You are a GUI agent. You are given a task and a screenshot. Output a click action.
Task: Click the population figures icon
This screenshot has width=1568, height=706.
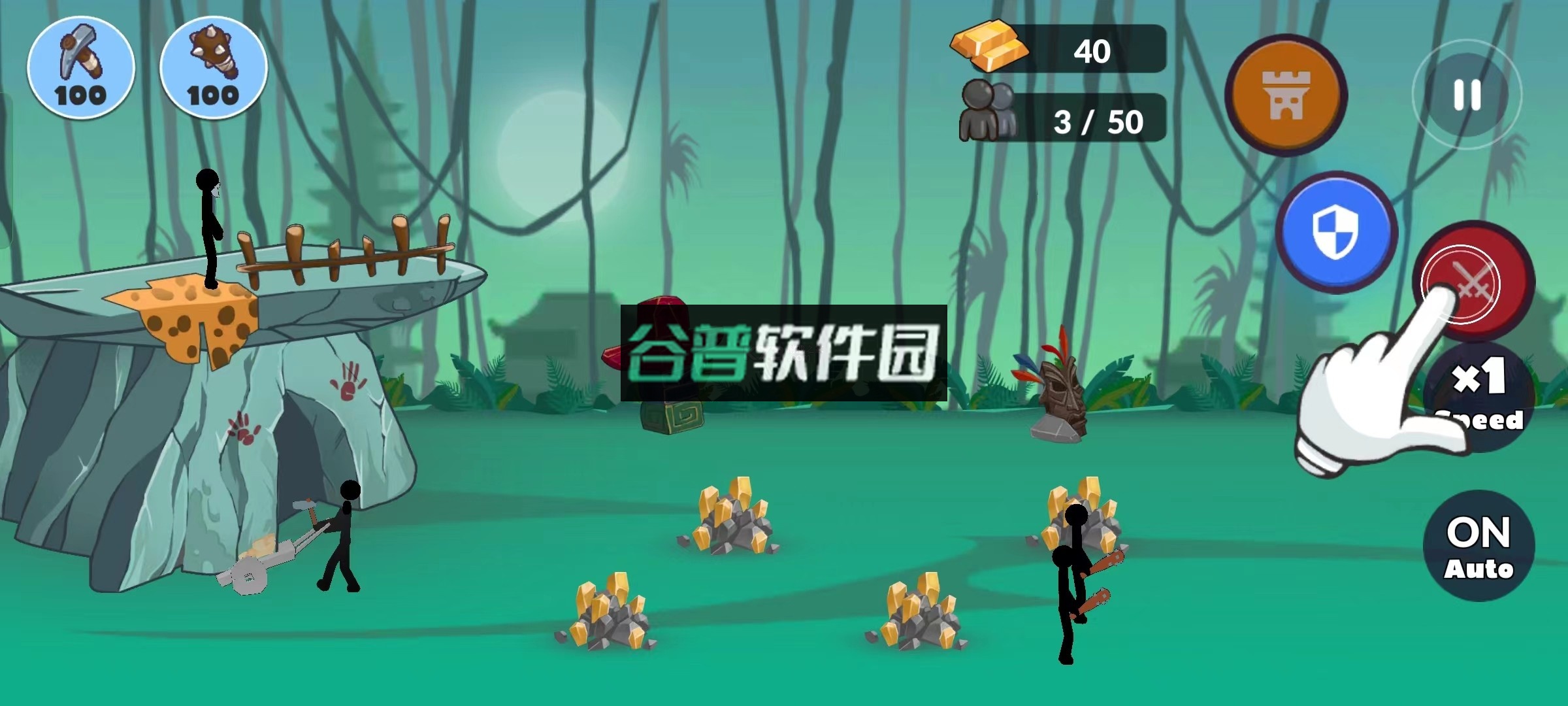[988, 111]
